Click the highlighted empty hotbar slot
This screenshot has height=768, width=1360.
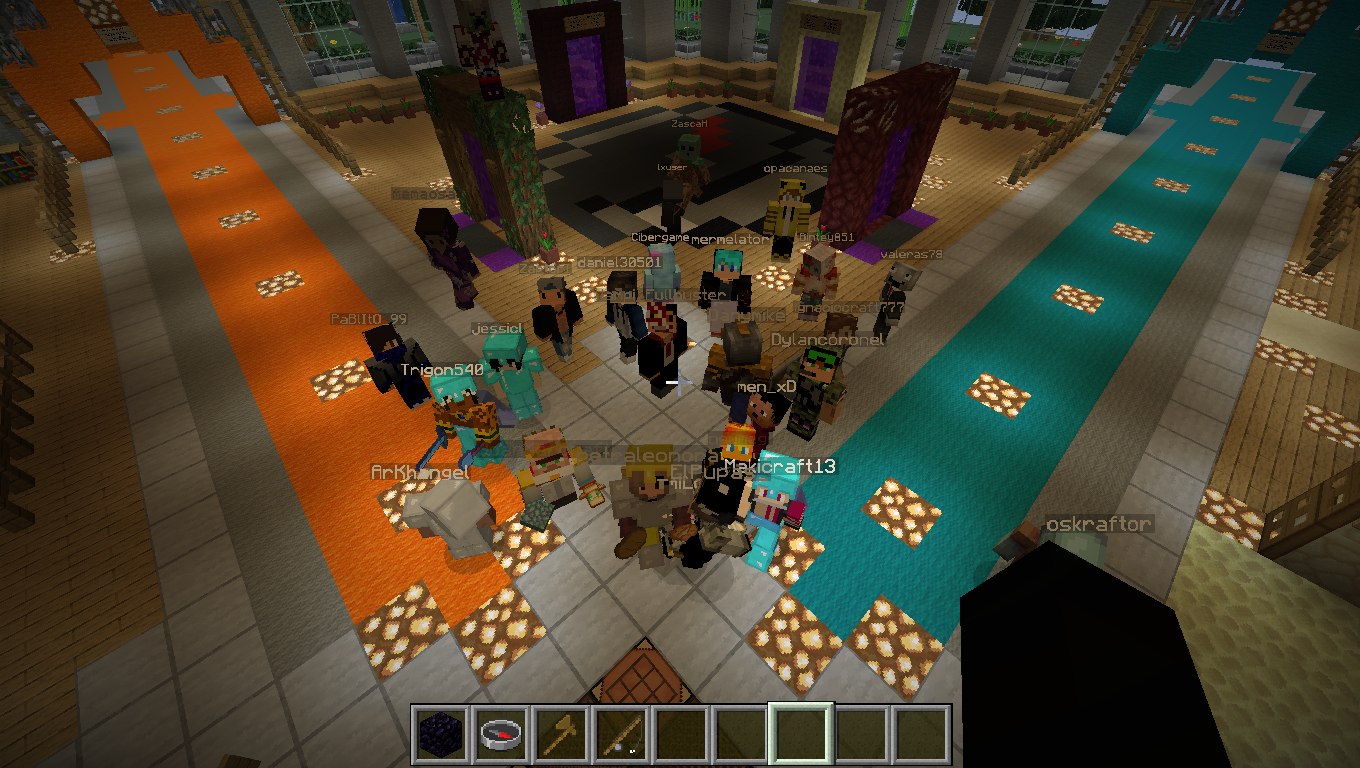click(x=800, y=735)
